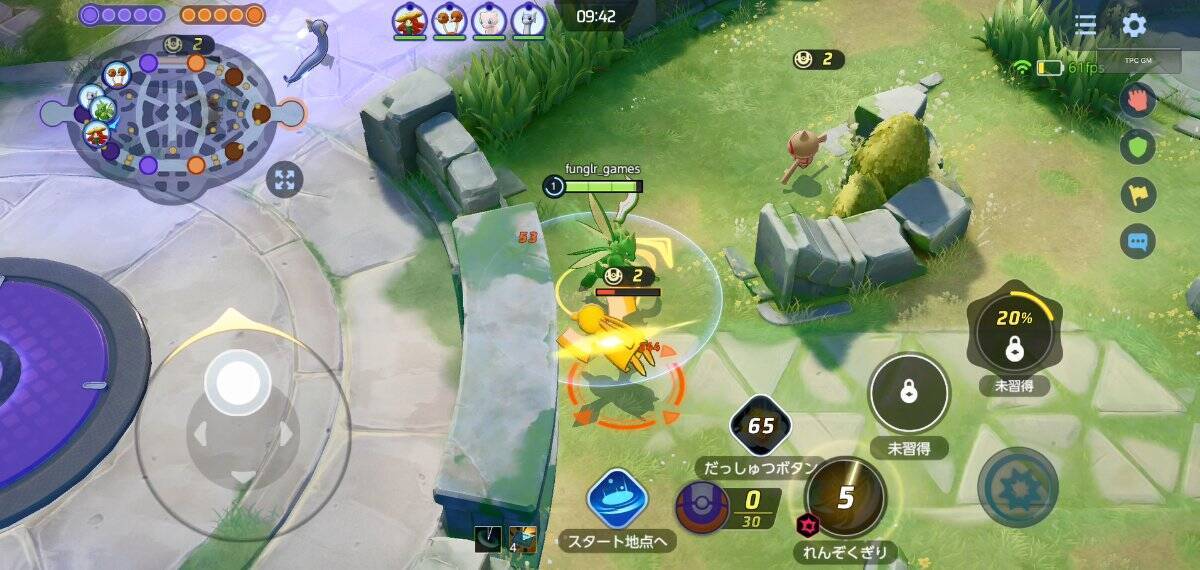Tap the Poké Ball score button
The image size is (1200, 570).
701,507
